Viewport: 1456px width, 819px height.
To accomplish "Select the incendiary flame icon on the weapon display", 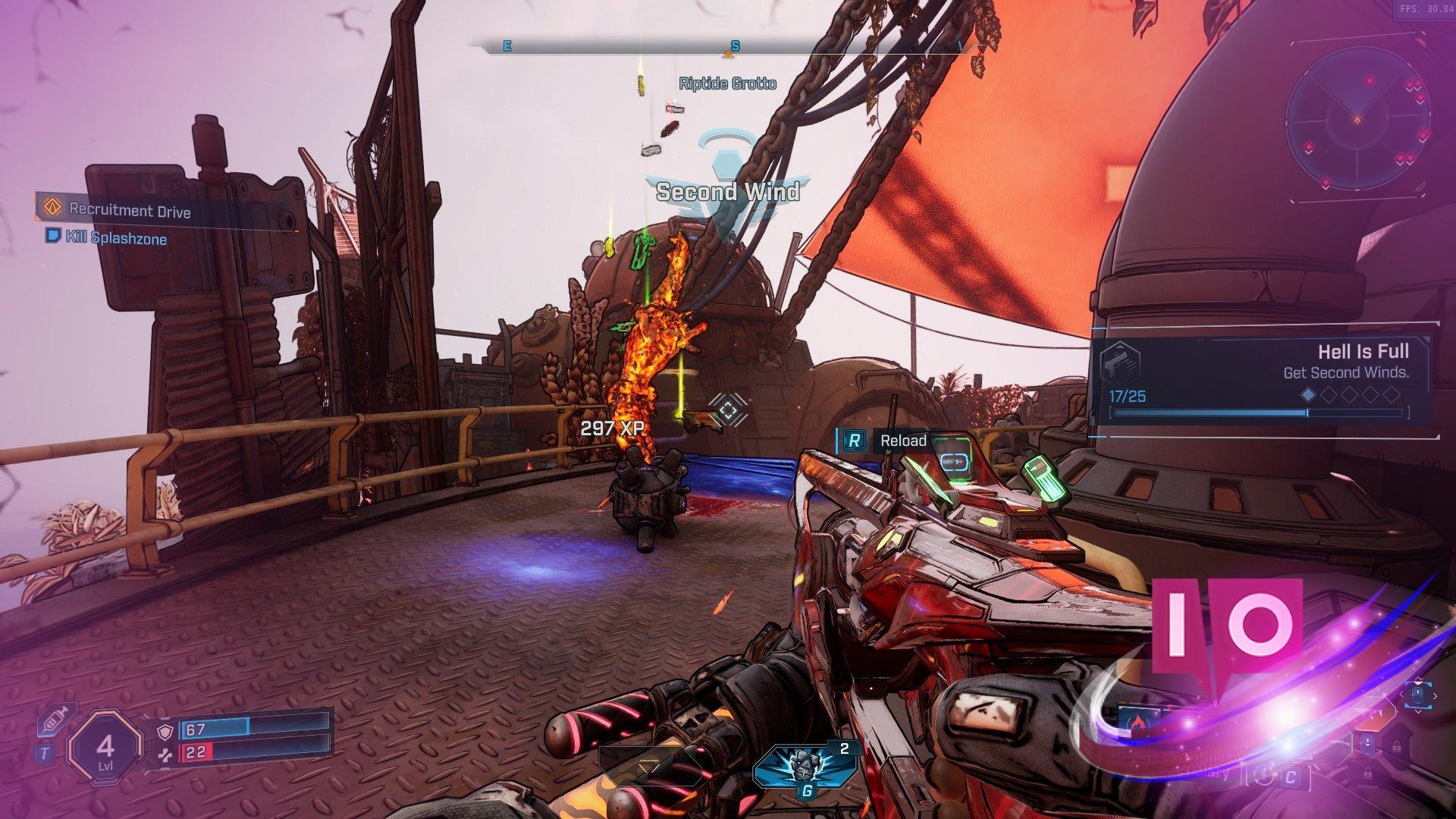I will click(x=1139, y=722).
